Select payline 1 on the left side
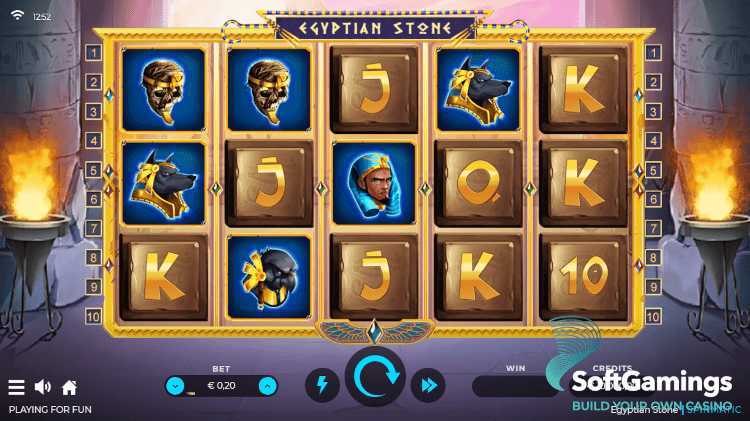Viewport: 750px width, 421px height. [93, 53]
